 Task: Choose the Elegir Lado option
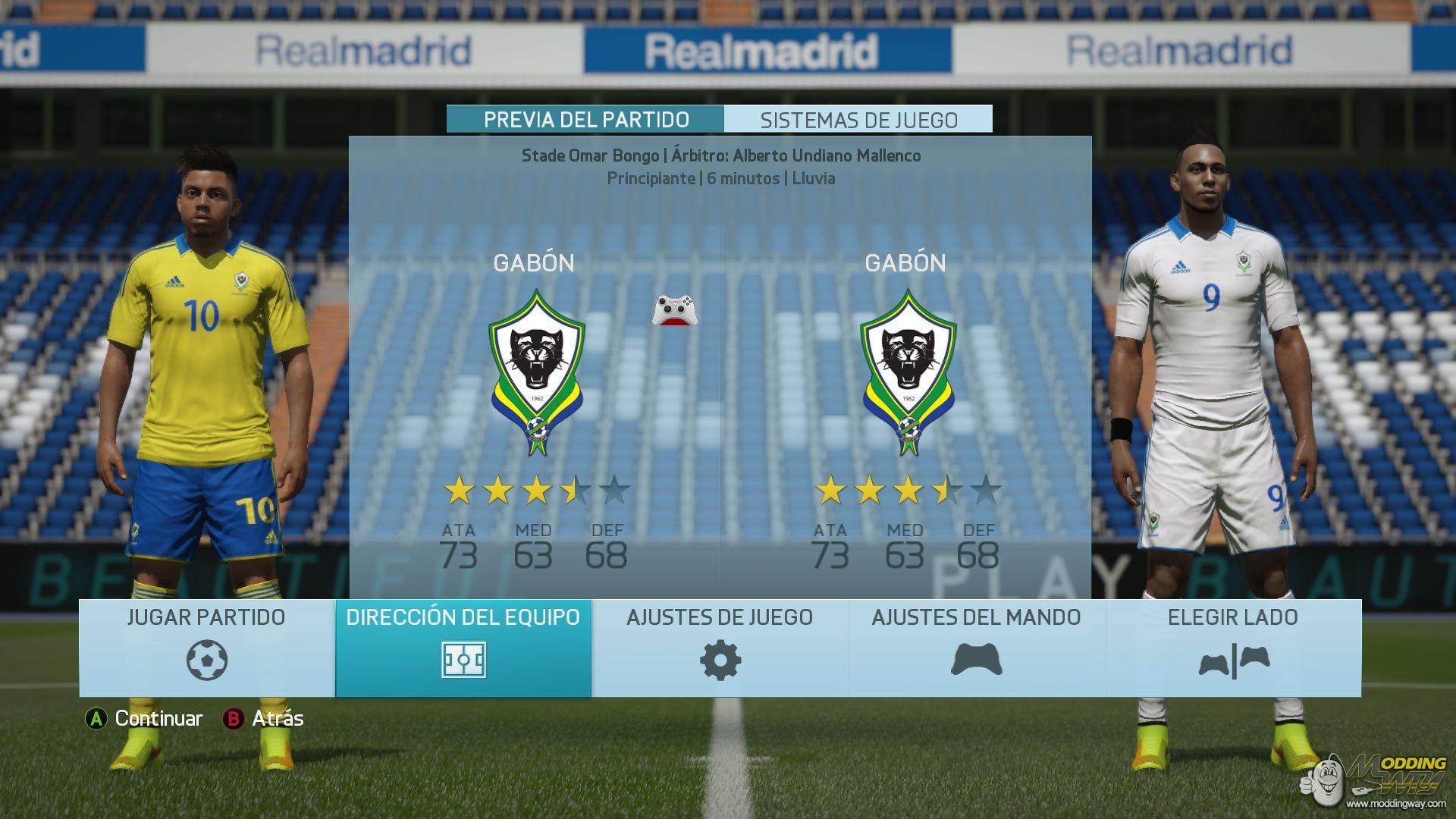(x=1233, y=648)
